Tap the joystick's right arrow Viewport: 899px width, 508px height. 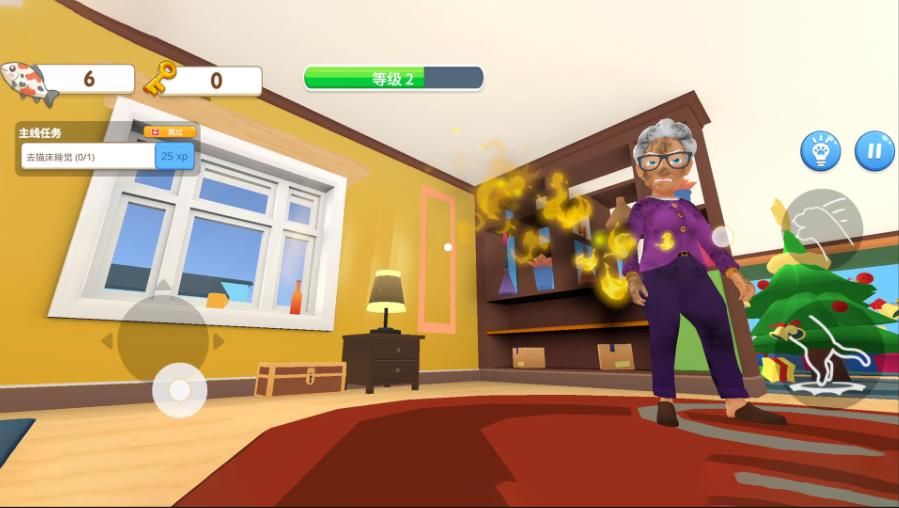click(x=219, y=341)
